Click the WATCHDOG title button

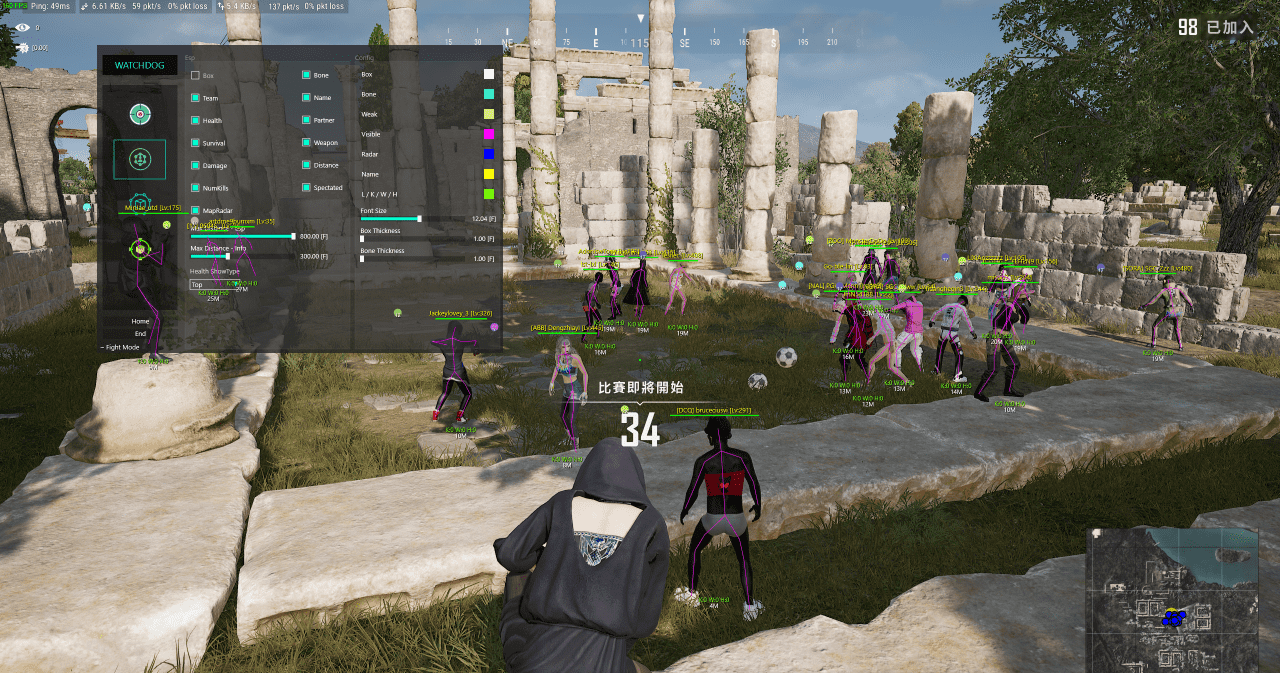tap(139, 66)
